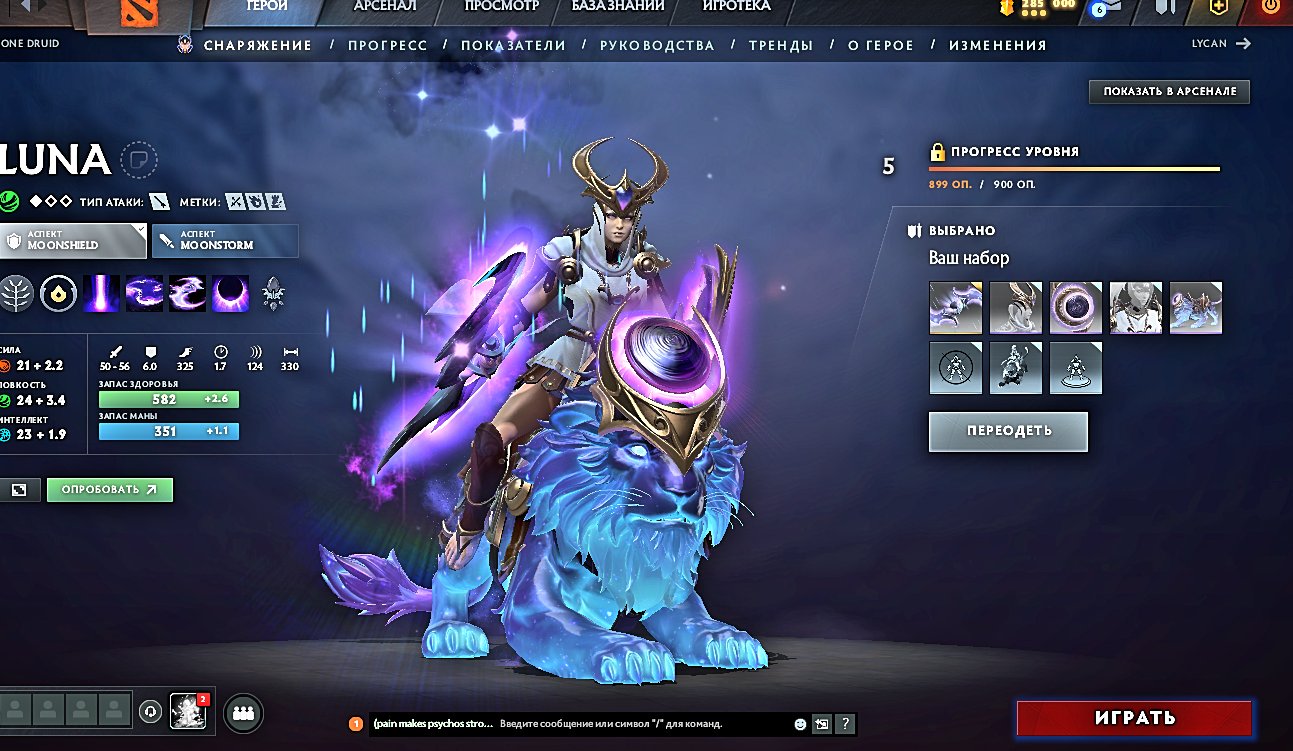1293x751 pixels.
Task: Open chat channel selector marked 1
Action: coord(355,723)
